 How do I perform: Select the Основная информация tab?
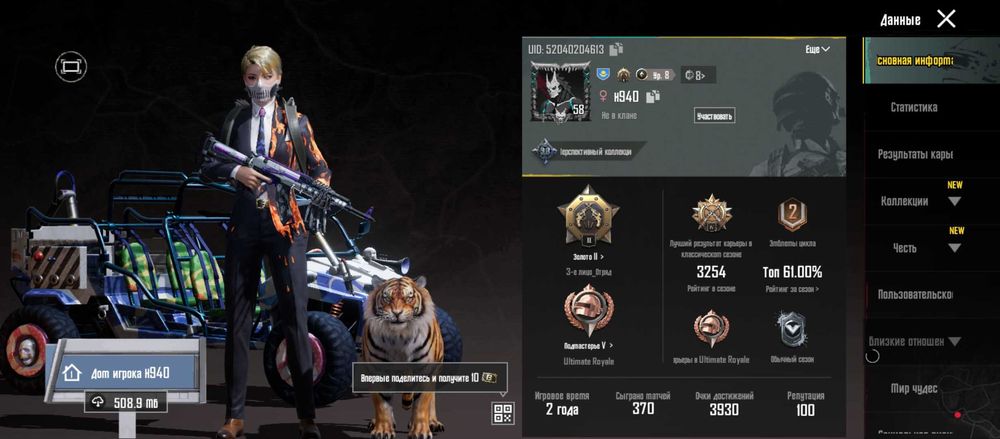915,60
